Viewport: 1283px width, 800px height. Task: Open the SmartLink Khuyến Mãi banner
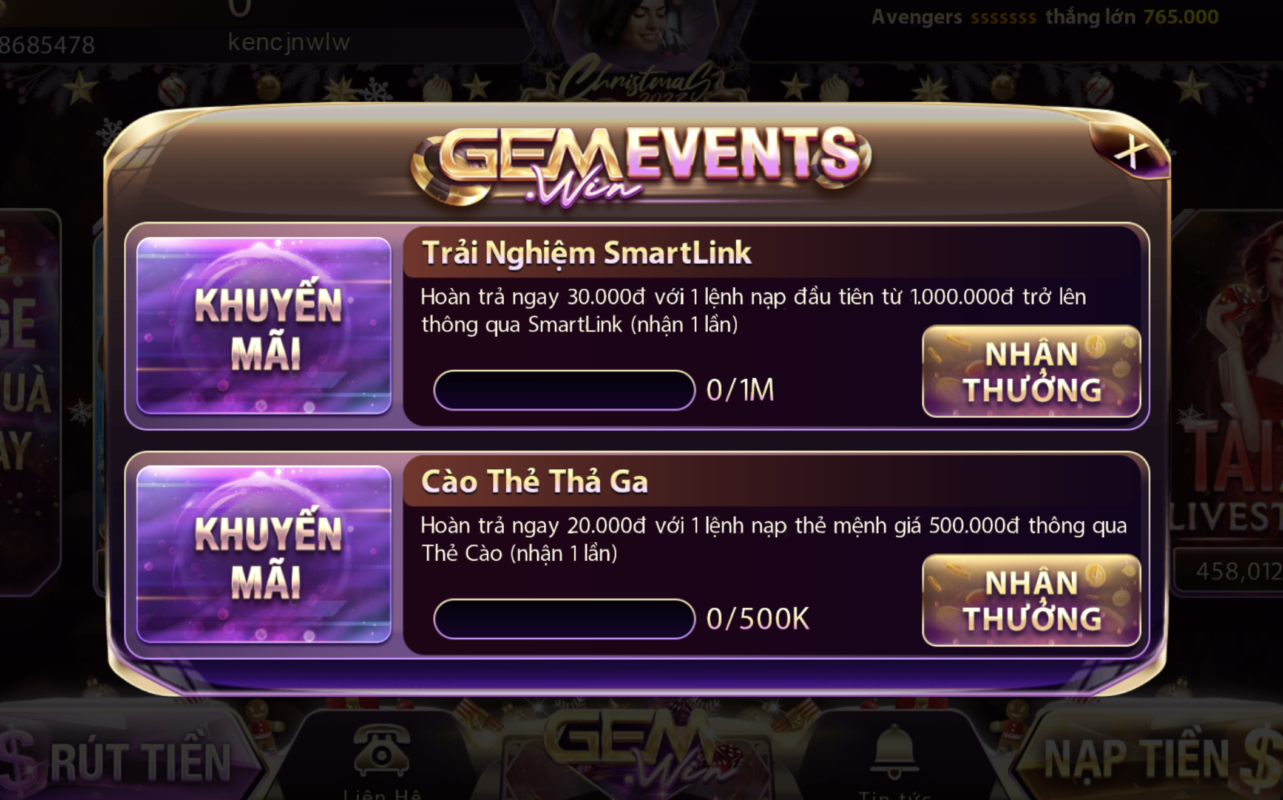click(x=264, y=326)
